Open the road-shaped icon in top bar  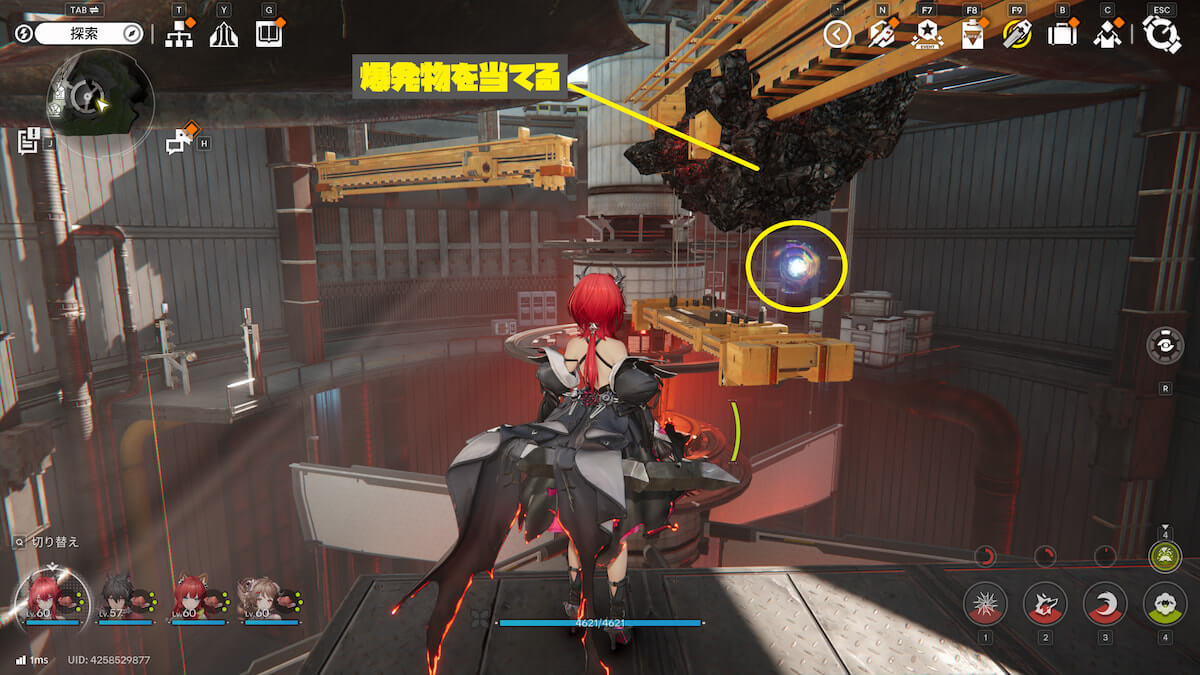tap(224, 35)
